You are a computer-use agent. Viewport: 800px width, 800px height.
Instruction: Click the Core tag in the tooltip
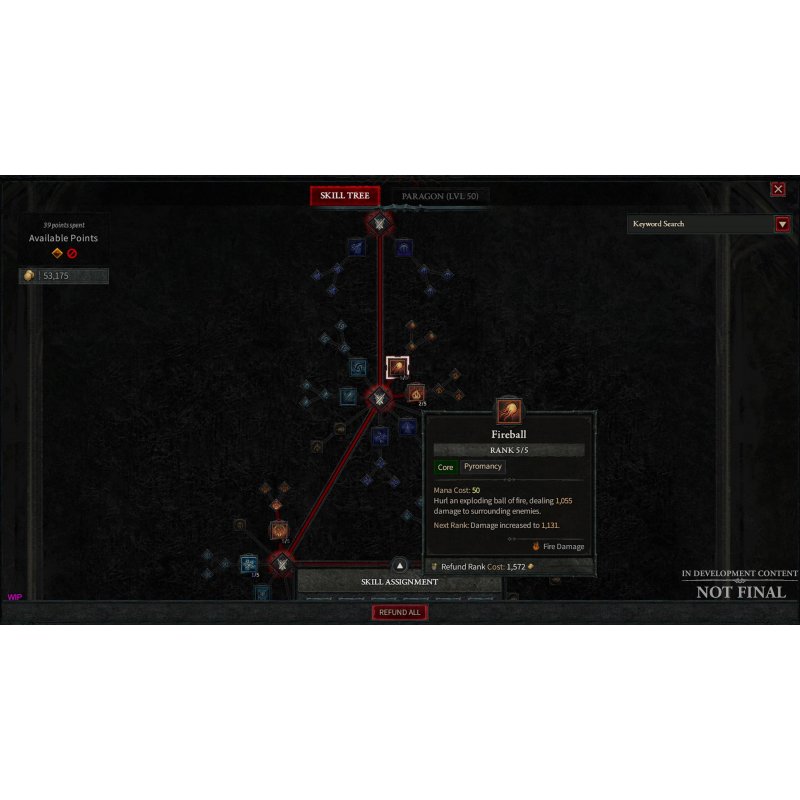(446, 467)
